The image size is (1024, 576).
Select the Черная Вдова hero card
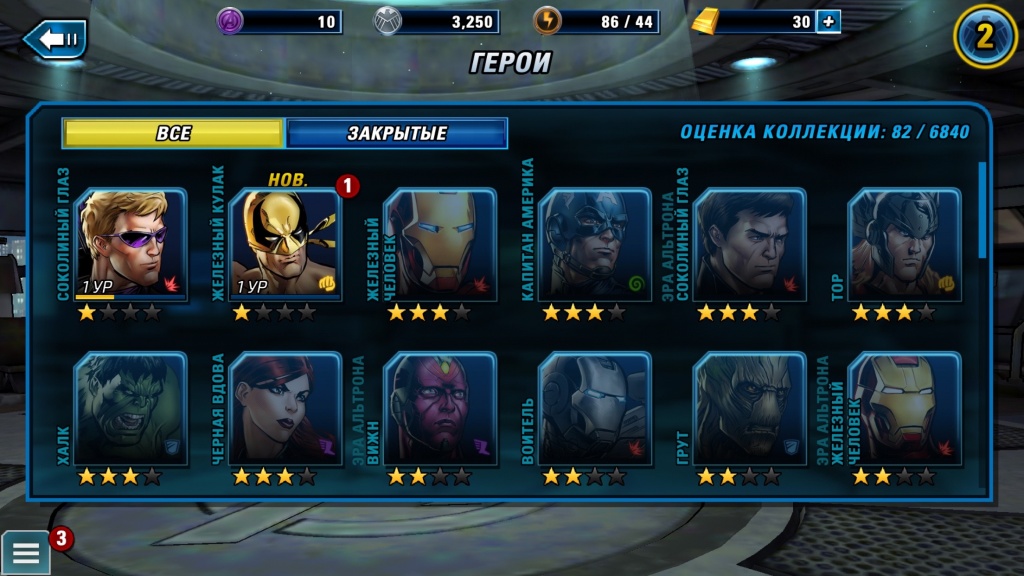[285, 408]
